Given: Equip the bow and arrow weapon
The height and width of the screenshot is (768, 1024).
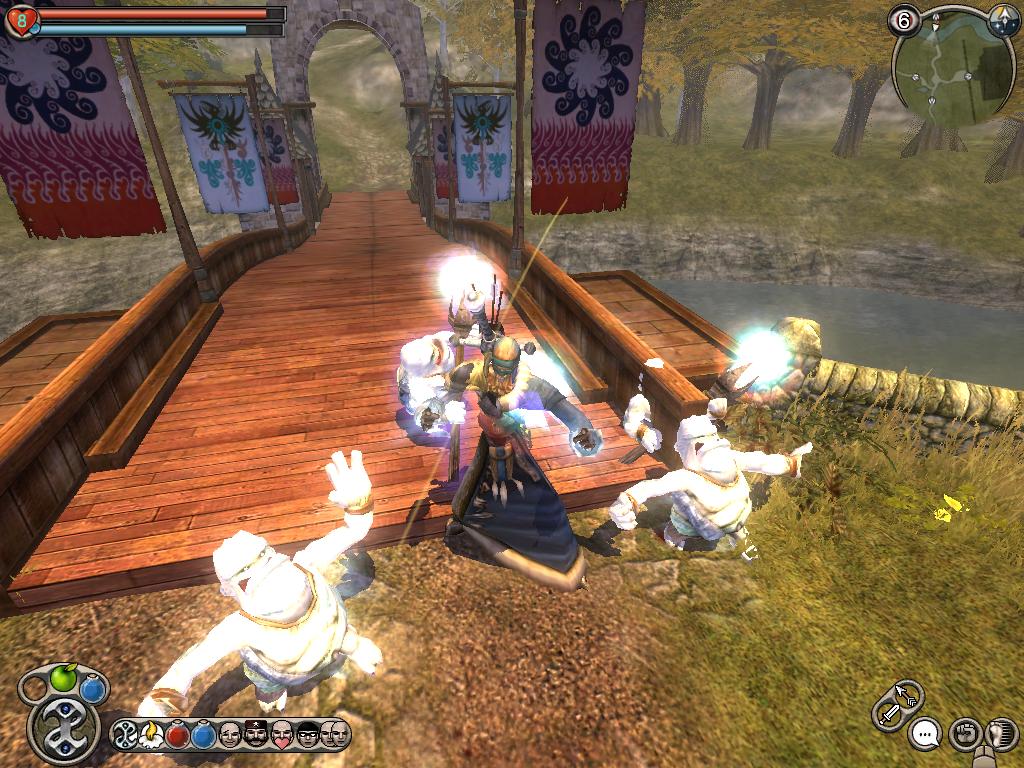Looking at the screenshot, I should click(907, 692).
